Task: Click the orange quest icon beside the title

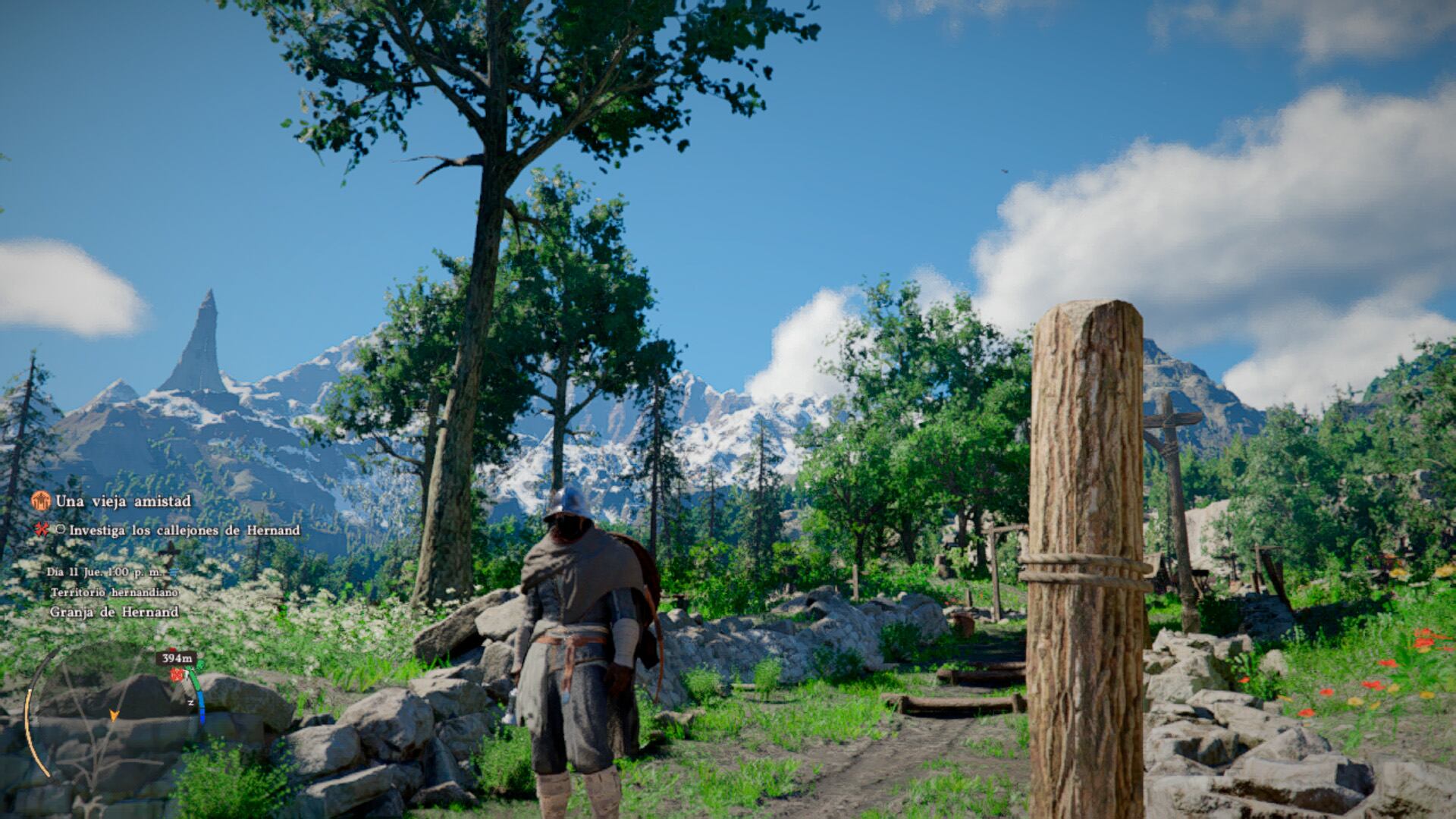Action: click(41, 500)
